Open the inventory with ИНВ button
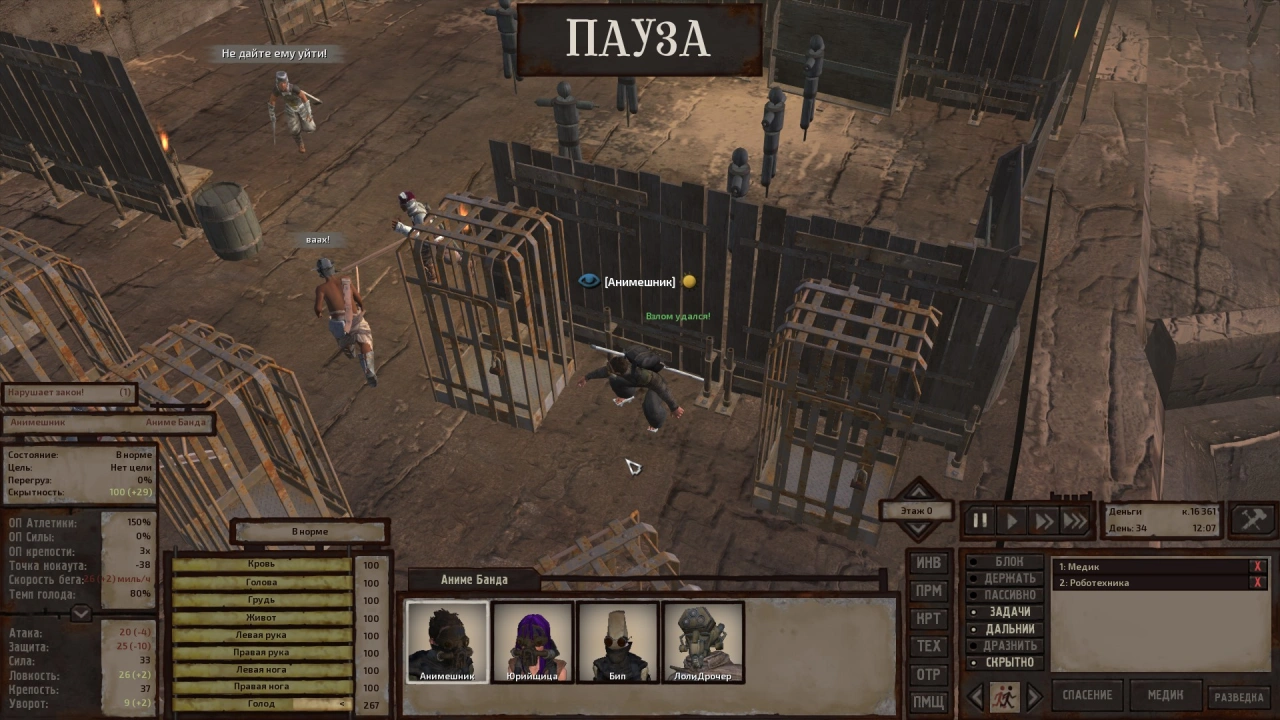The width and height of the screenshot is (1280, 720). 929,563
